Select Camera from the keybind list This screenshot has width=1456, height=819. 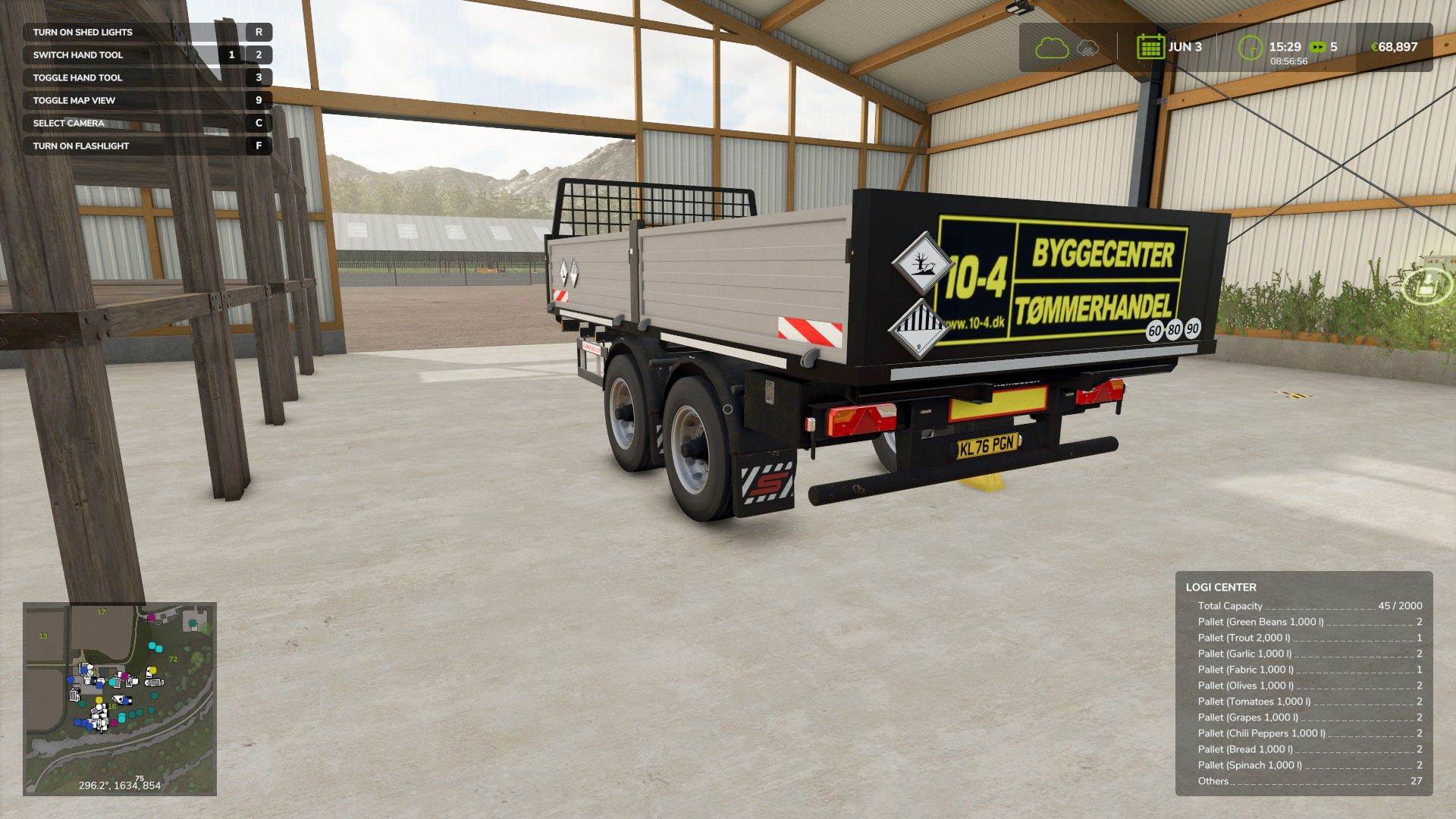coord(144,123)
